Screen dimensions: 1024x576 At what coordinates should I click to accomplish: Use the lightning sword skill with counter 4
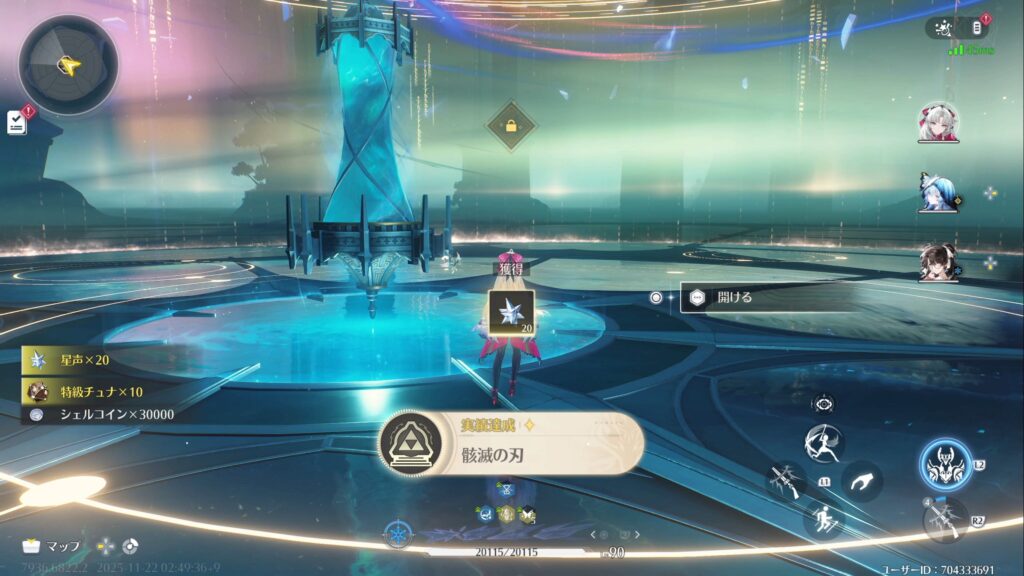946,520
